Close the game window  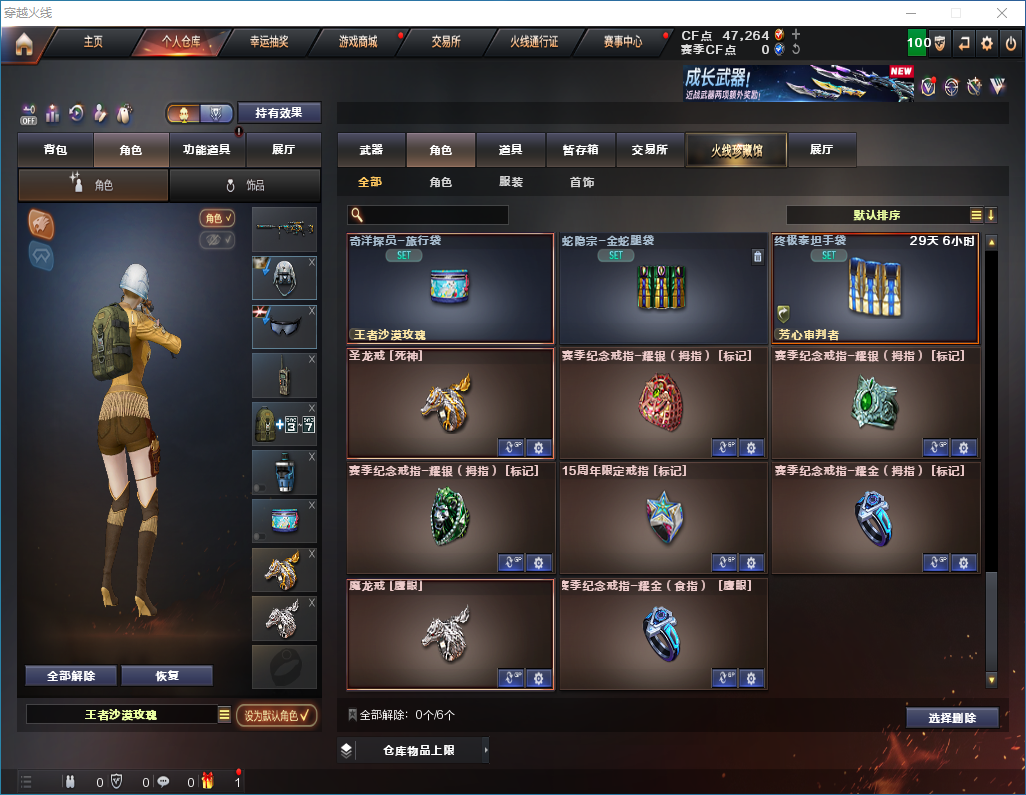1002,13
